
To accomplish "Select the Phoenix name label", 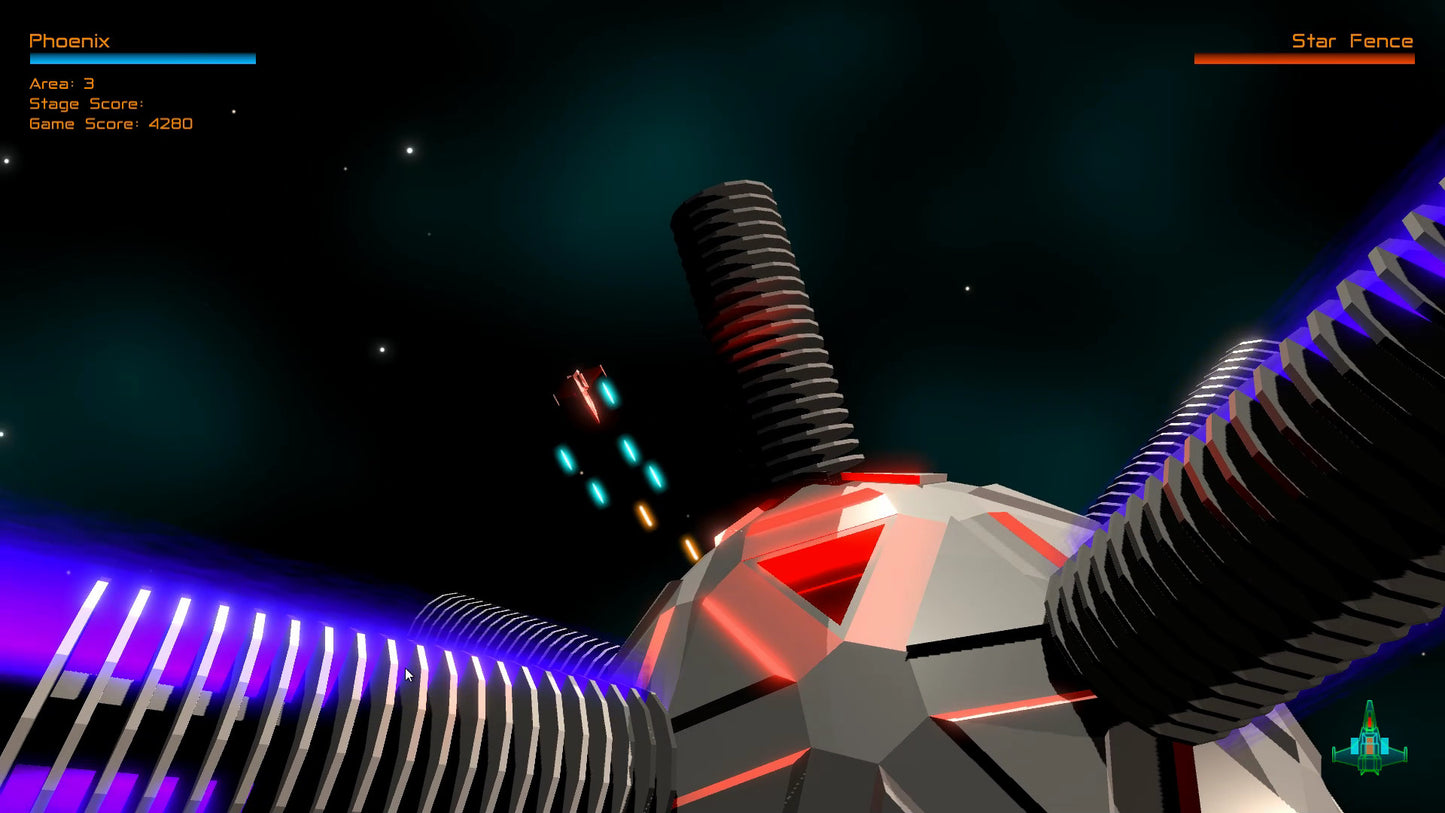I will 69,41.
